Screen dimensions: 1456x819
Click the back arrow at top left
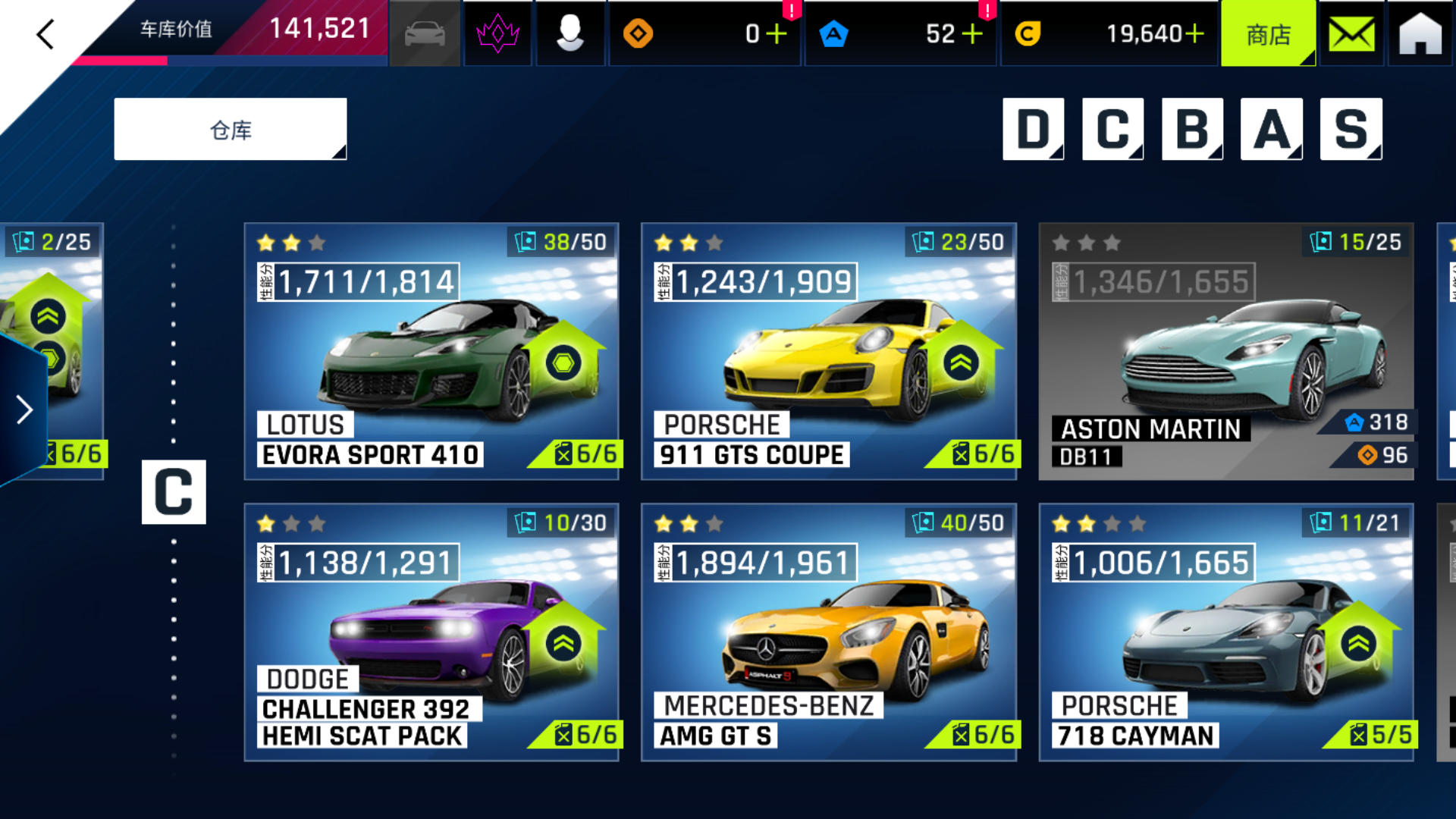click(x=43, y=33)
